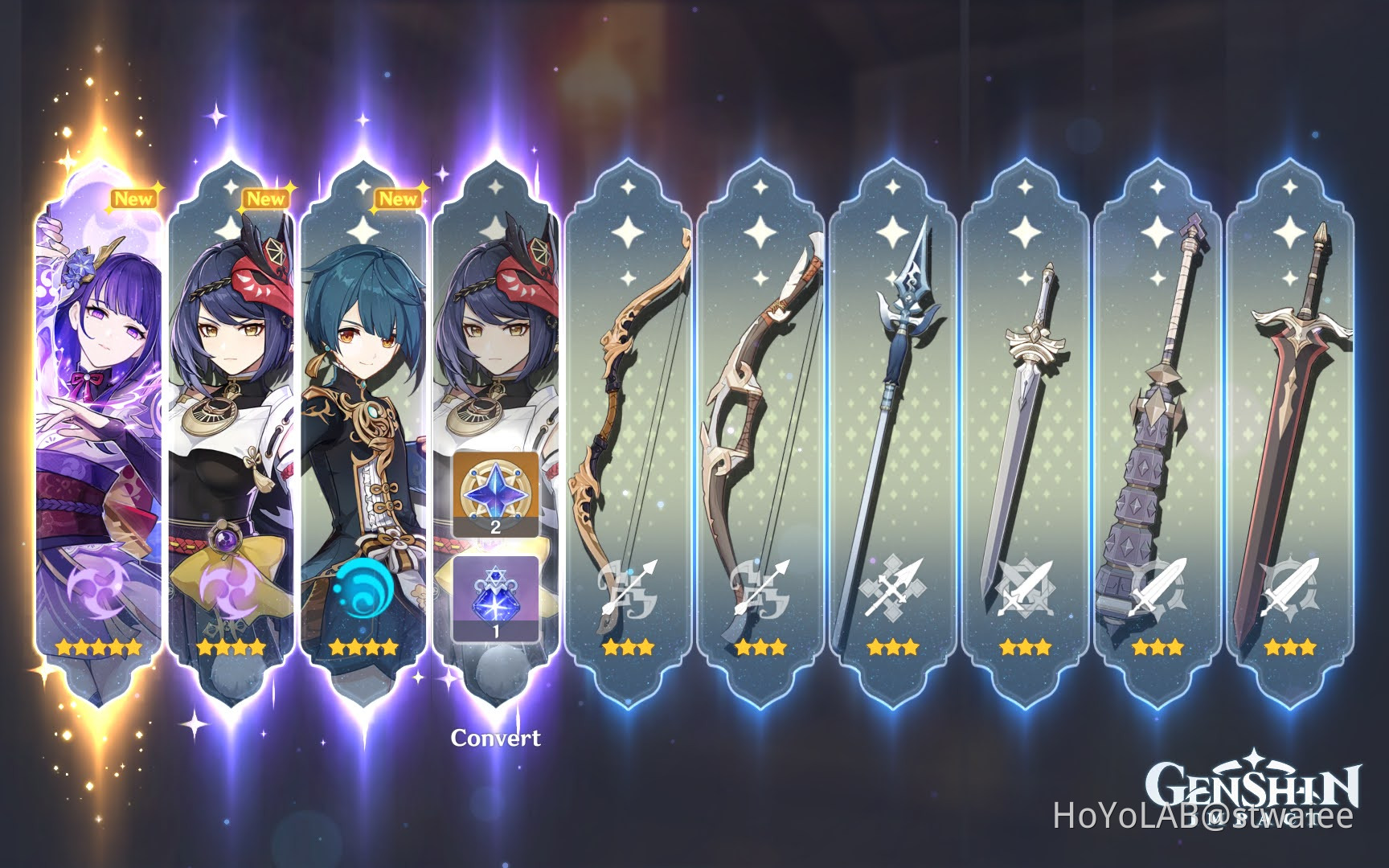Click the Convert label under the duplicate card
Image resolution: width=1389 pixels, height=868 pixels.
(497, 735)
